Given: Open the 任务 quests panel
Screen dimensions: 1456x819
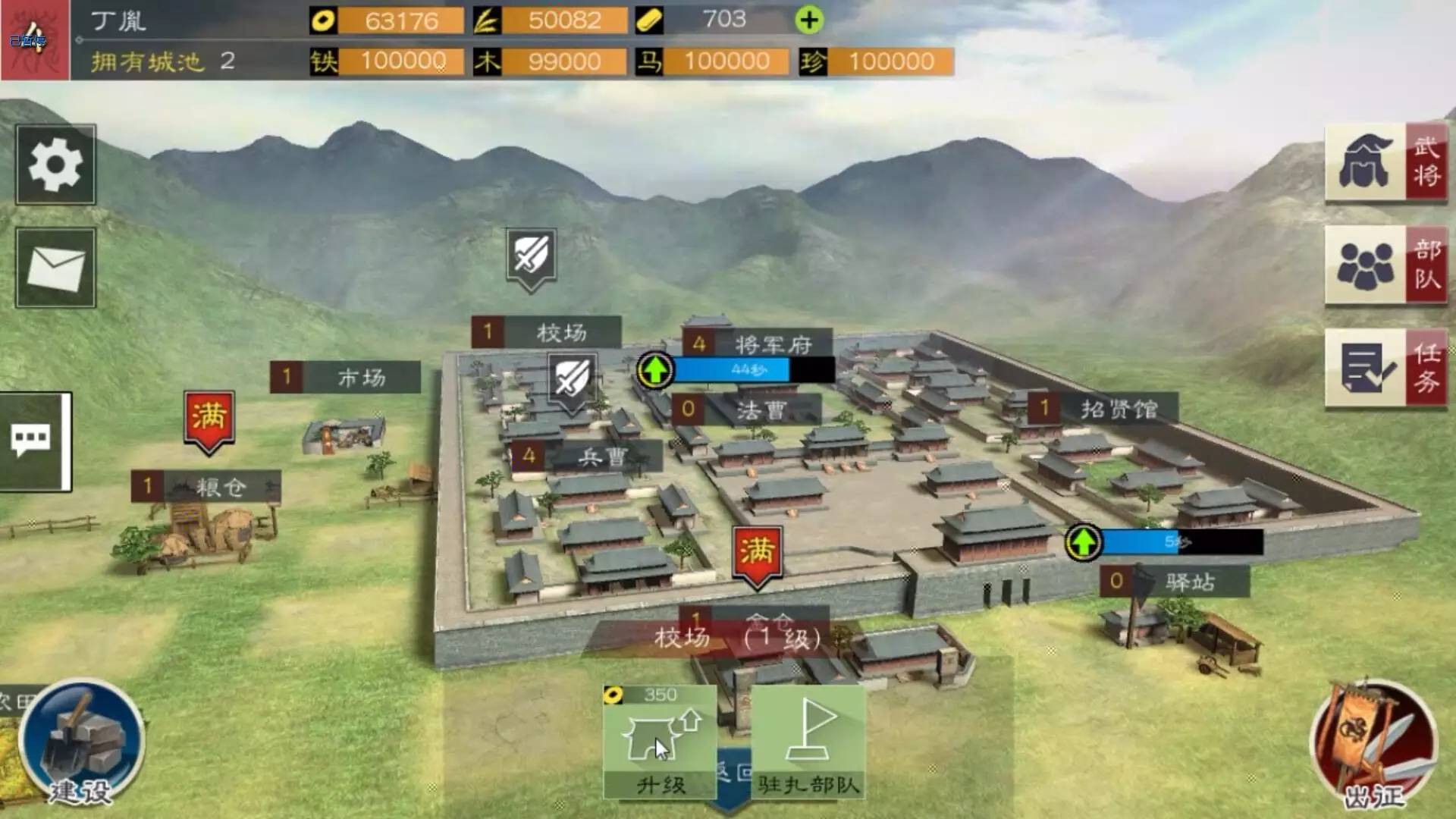Looking at the screenshot, I should coord(1385,369).
